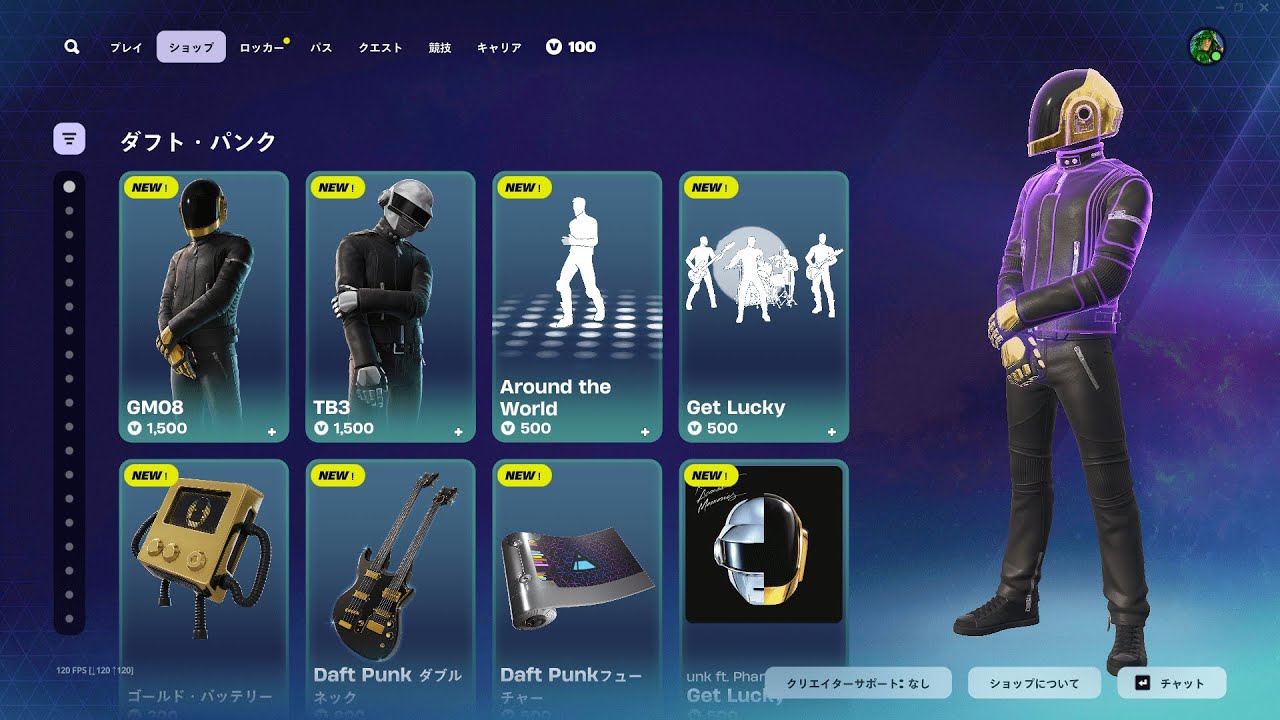
Task: Select the GM08 outfit card
Action: pyautogui.click(x=204, y=306)
